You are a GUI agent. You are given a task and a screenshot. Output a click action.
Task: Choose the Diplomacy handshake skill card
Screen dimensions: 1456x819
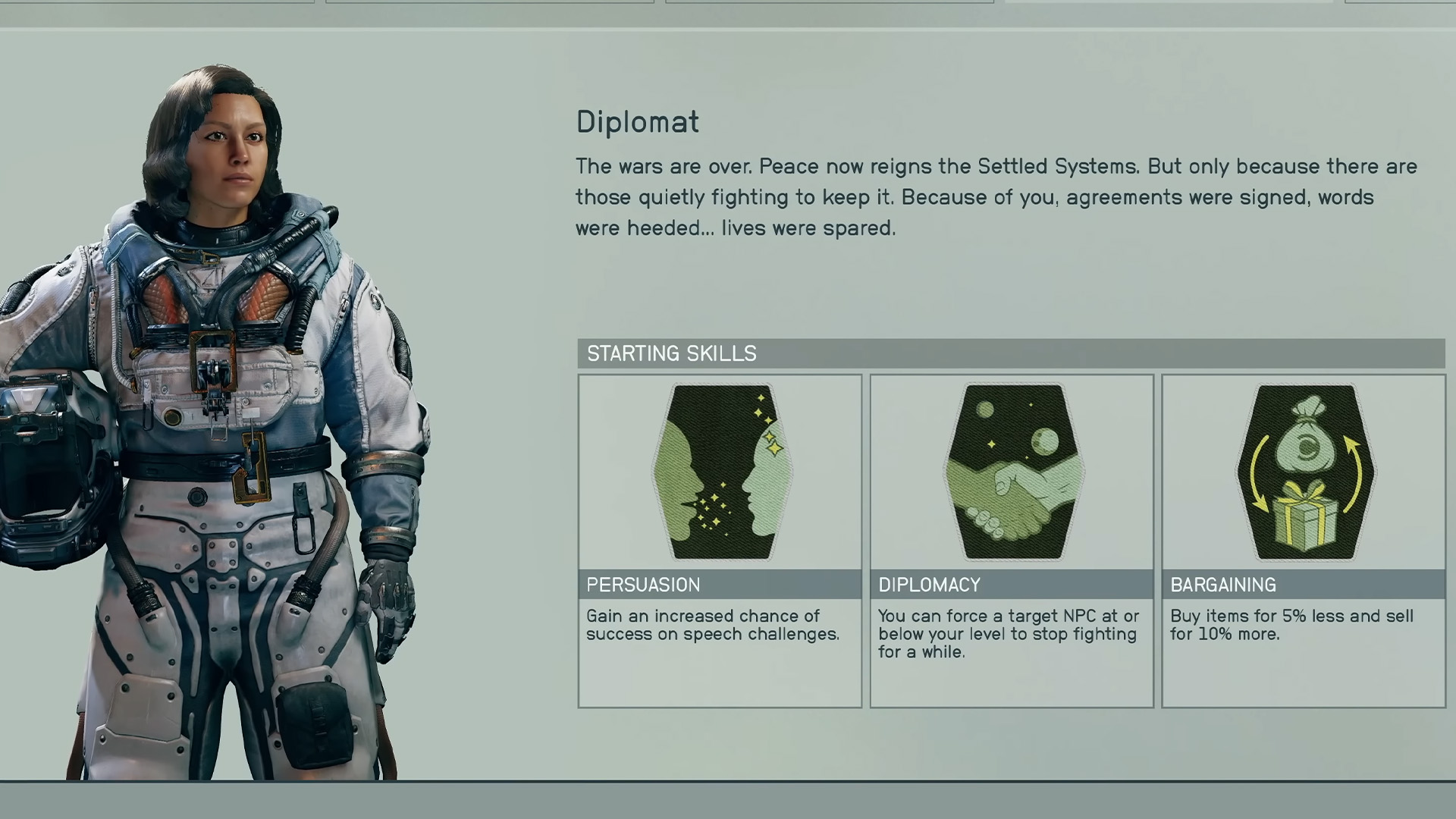click(x=1012, y=540)
